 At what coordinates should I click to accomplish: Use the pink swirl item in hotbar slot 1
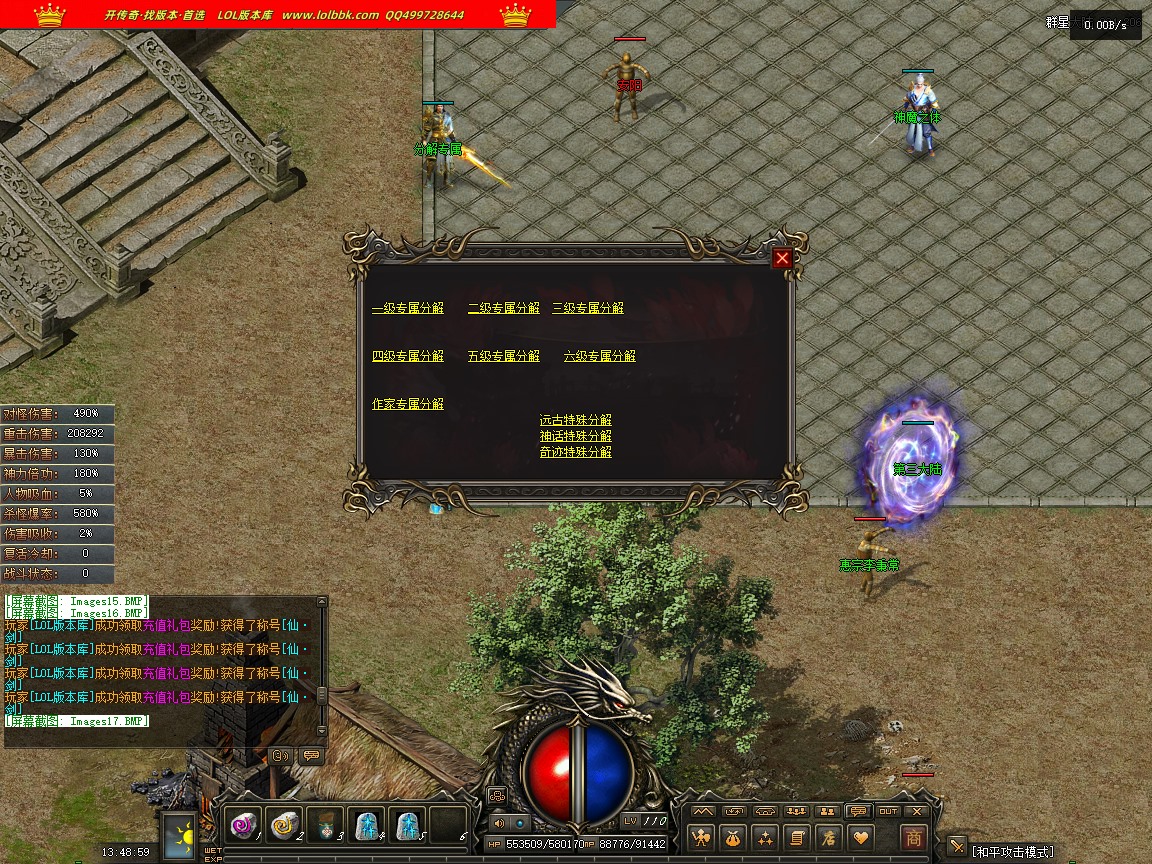click(x=244, y=825)
